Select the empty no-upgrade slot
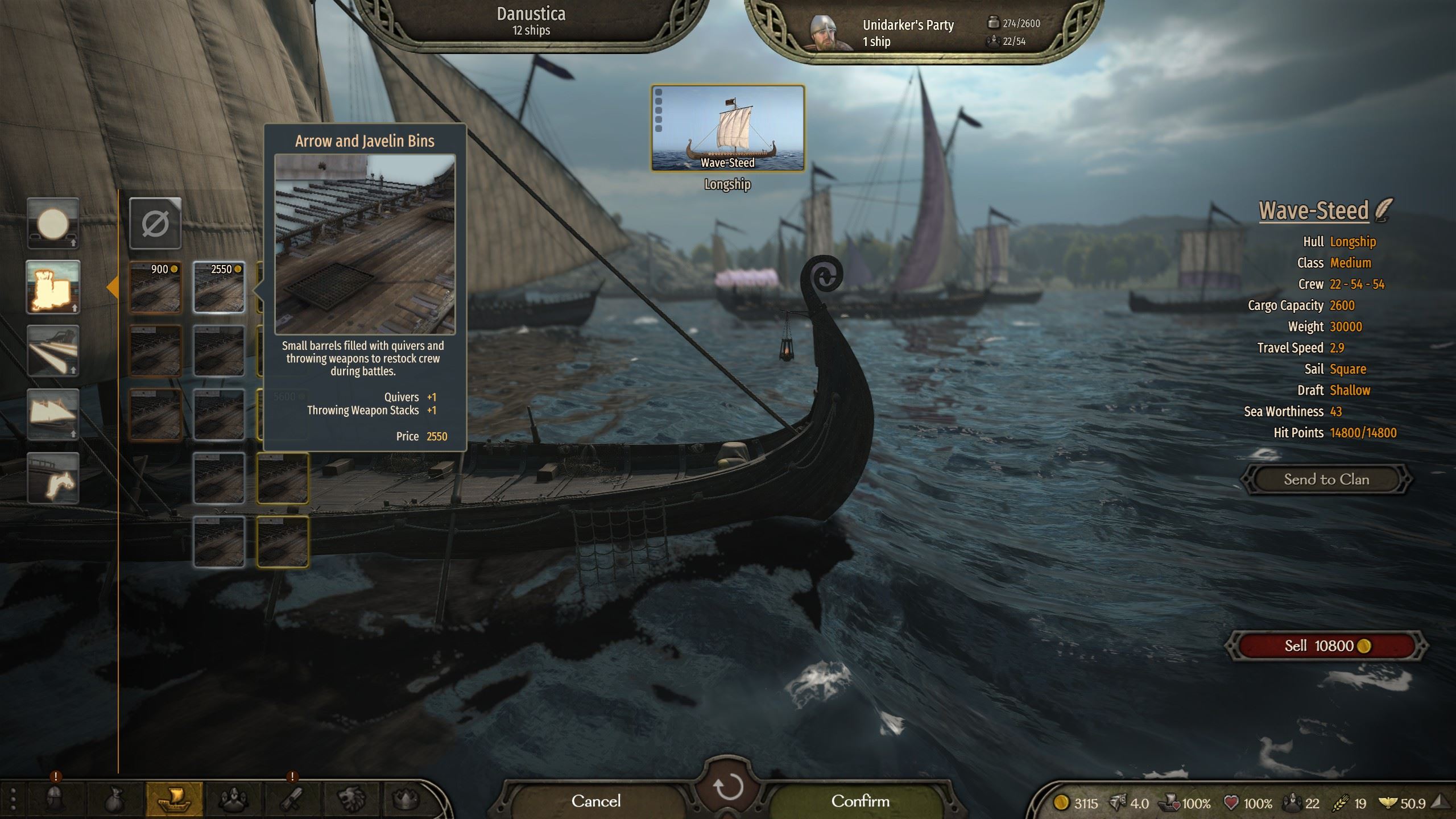Screen dimensions: 1456x819 click(155, 224)
